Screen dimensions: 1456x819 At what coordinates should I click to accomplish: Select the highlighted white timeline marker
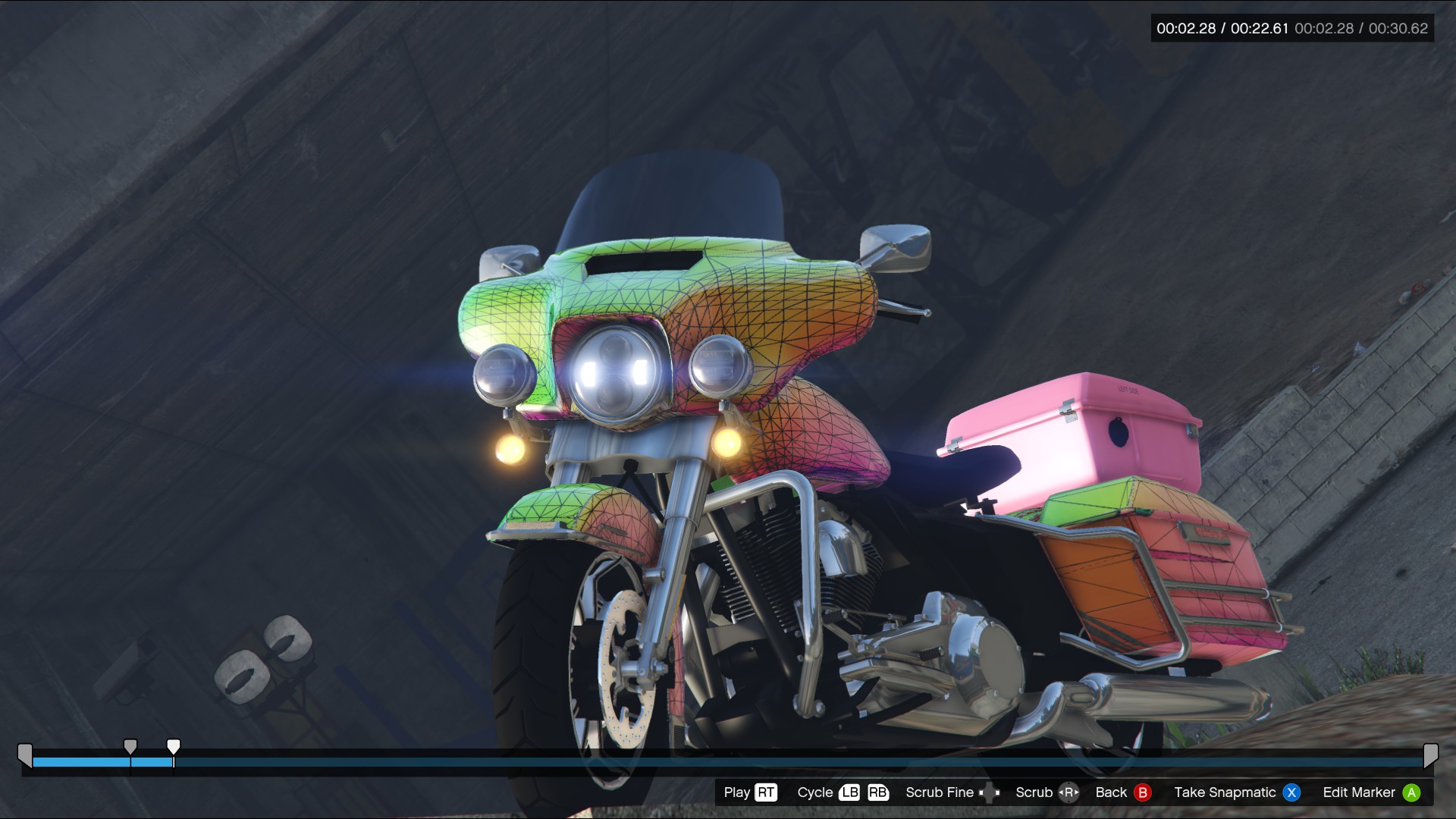point(174,747)
